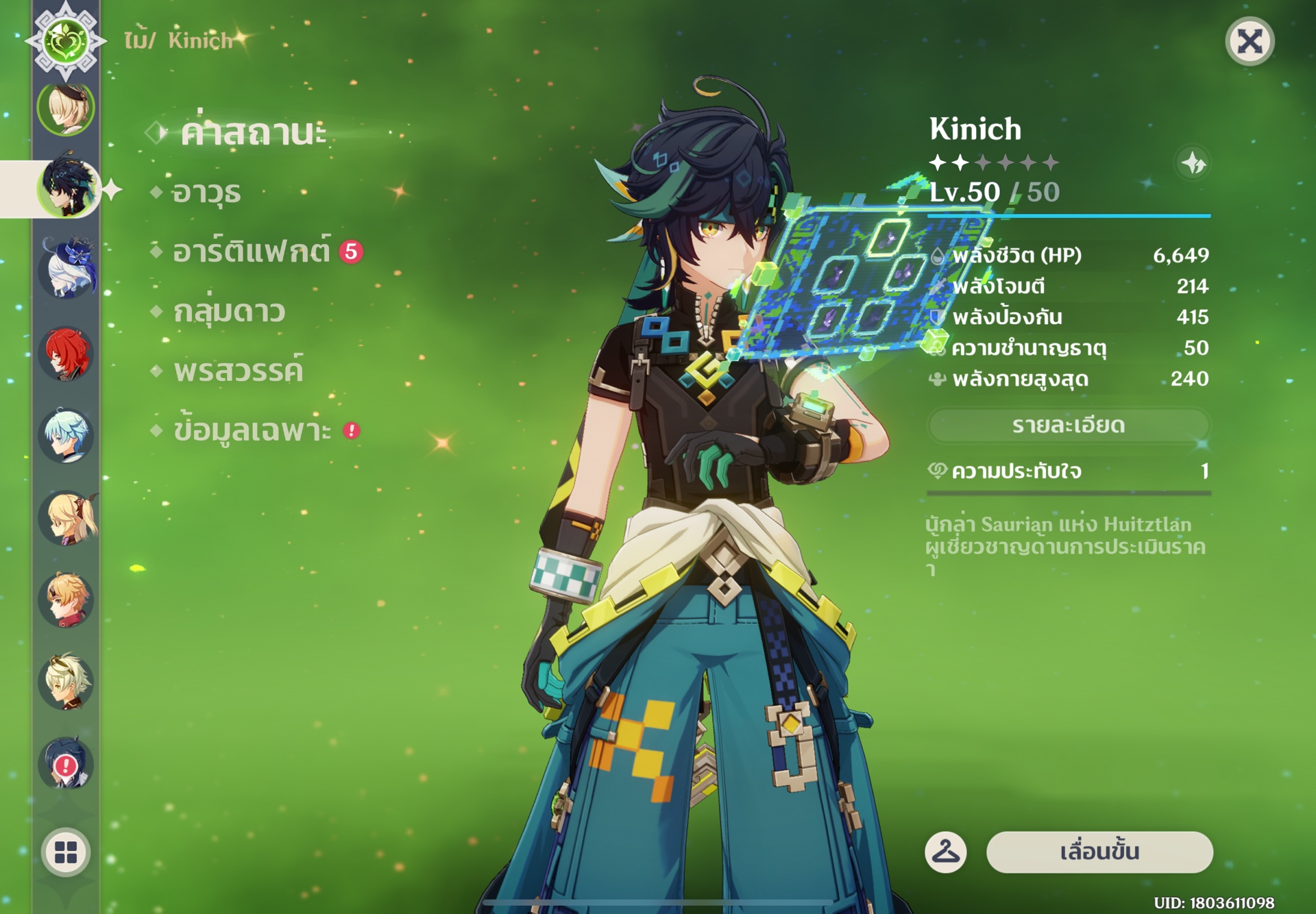The image size is (1316, 914).
Task: Choose the red-haired character portrait
Action: pos(66,354)
